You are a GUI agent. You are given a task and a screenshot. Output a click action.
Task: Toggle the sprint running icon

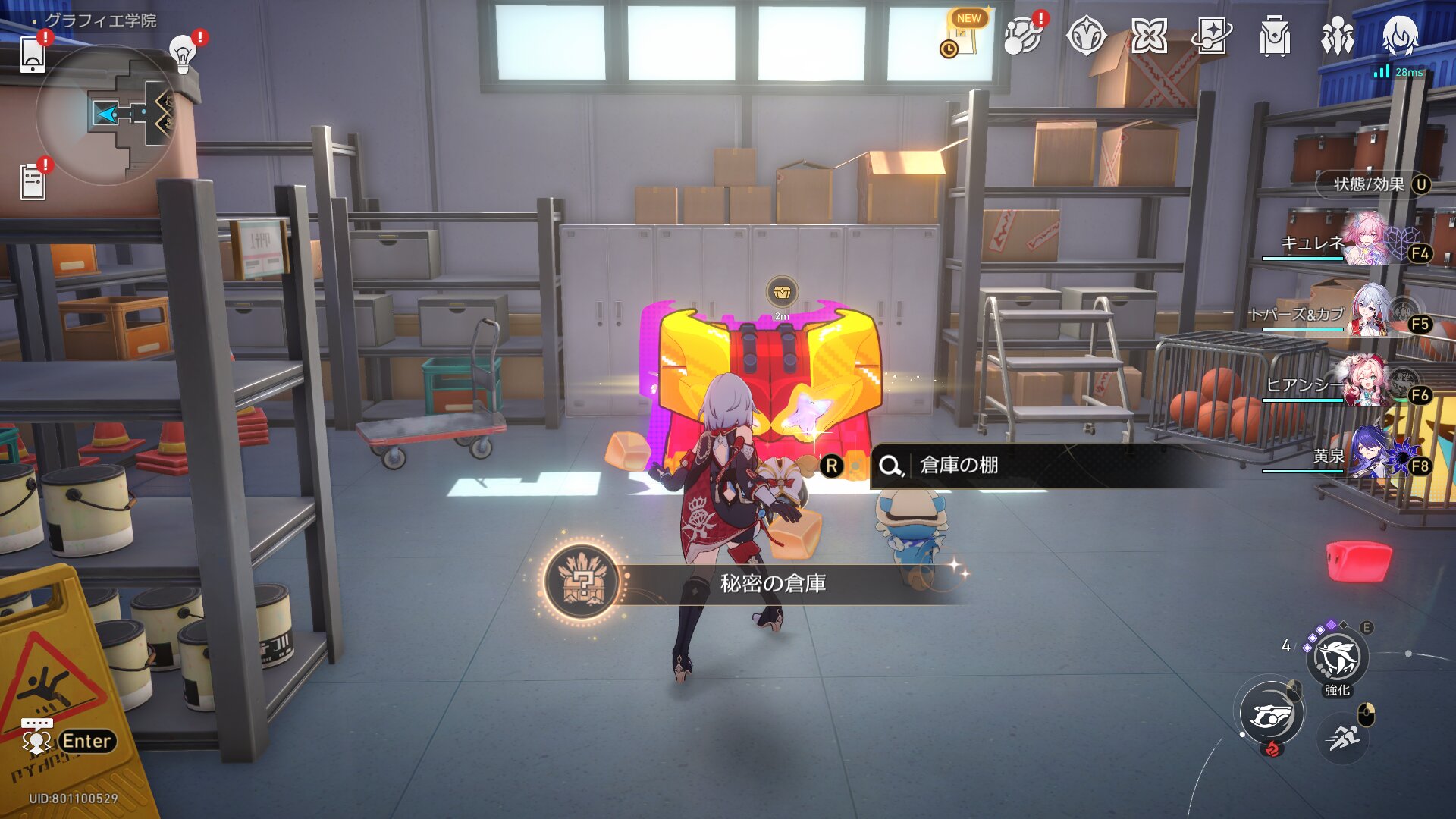tap(1344, 736)
